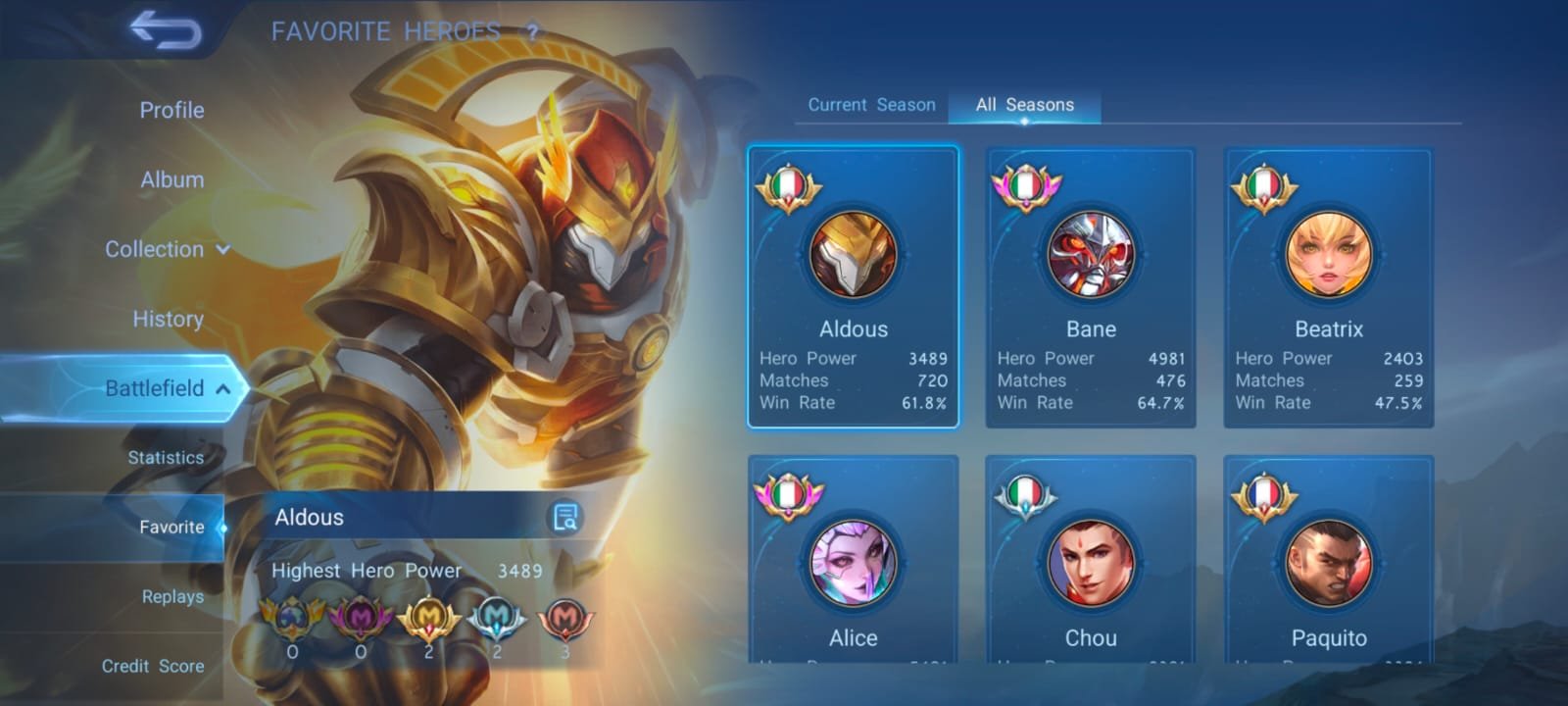Open the Favorite Heroes help icon
Image resolution: width=1568 pixels, height=706 pixels.
[531, 31]
